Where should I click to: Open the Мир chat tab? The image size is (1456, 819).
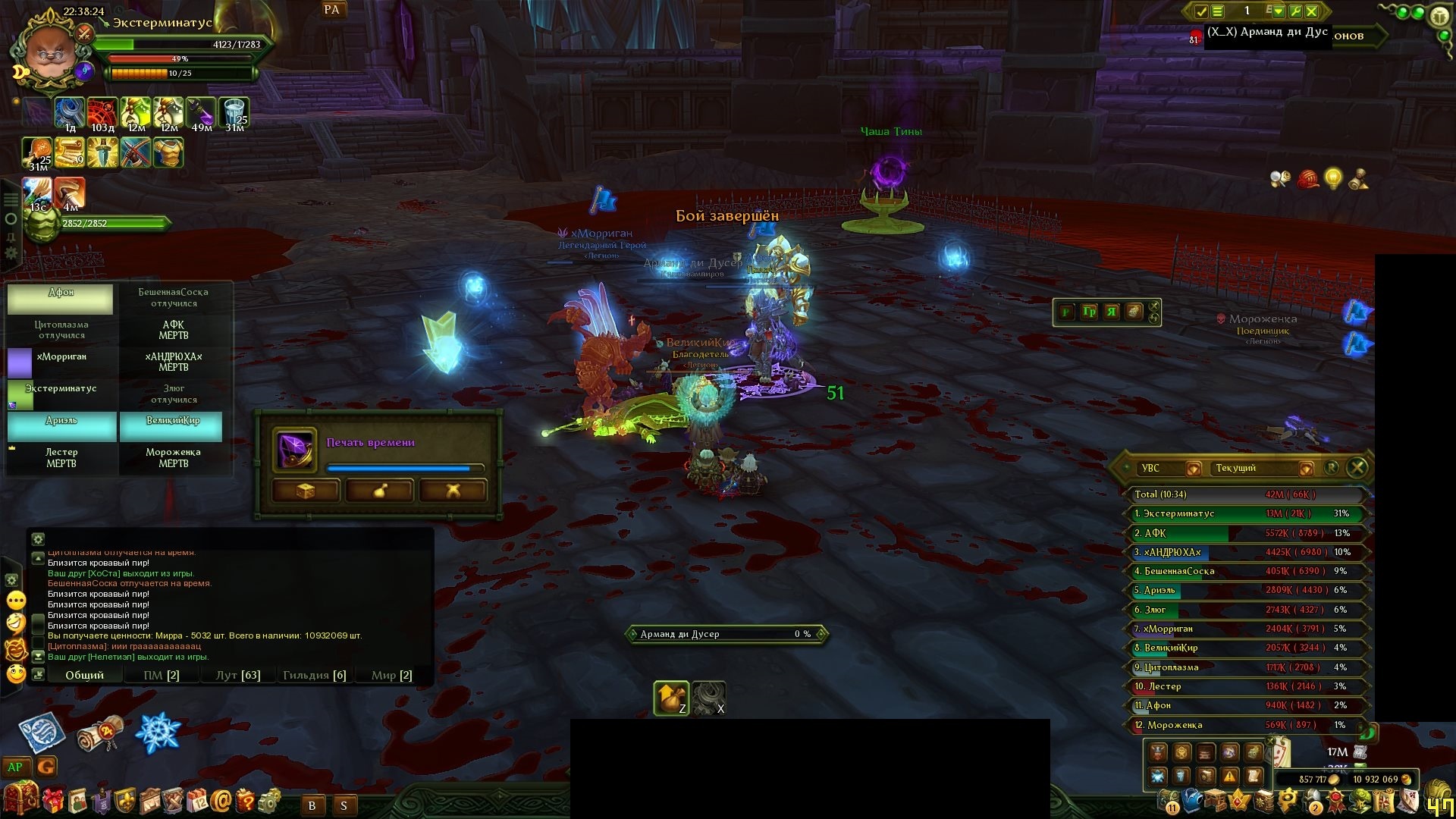391,675
